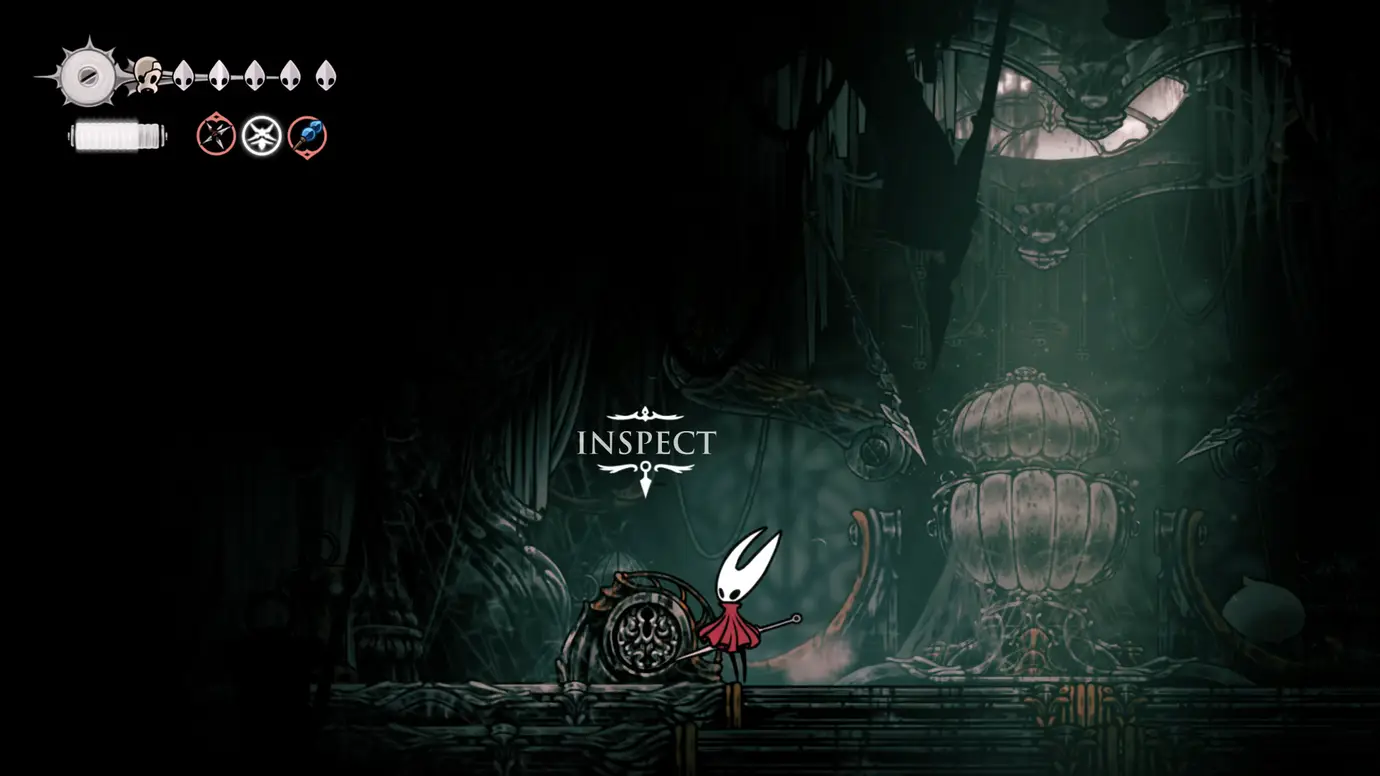
Task: Click the INSPECT prompt
Action: coord(646,443)
